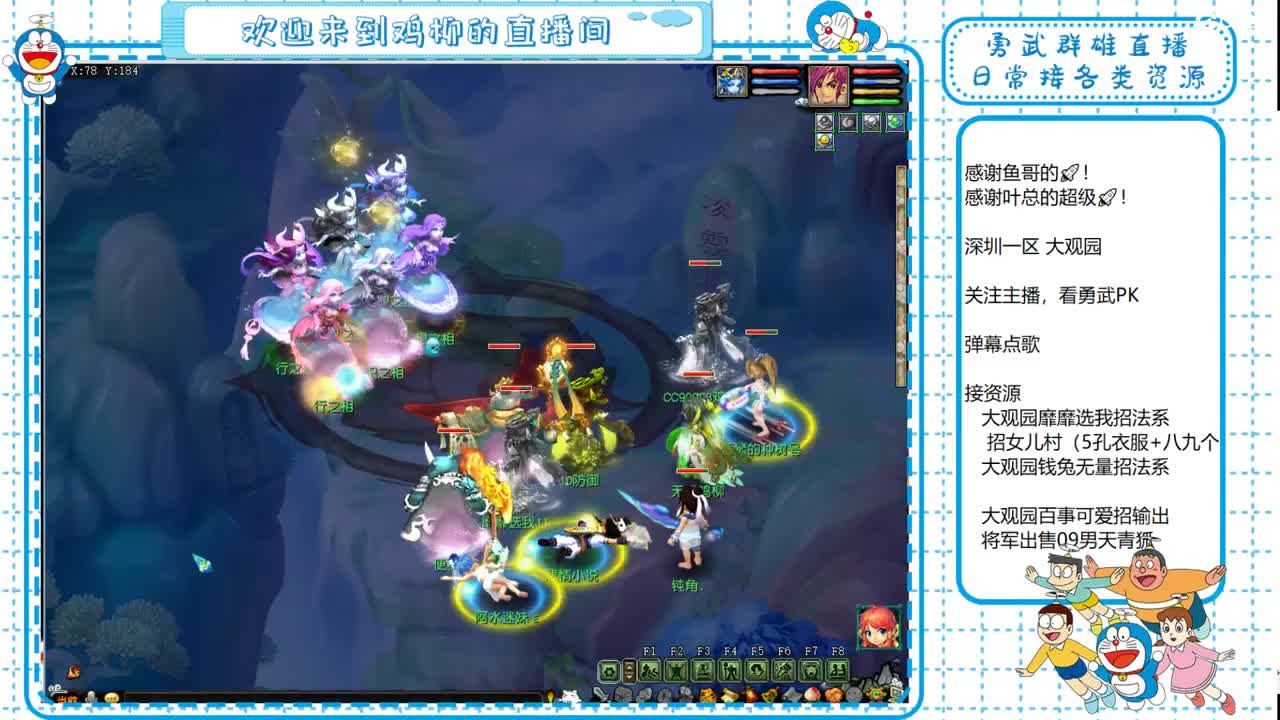Screen dimensions: 1280x720
Task: Click the player portrait in the top right
Action: click(x=828, y=85)
